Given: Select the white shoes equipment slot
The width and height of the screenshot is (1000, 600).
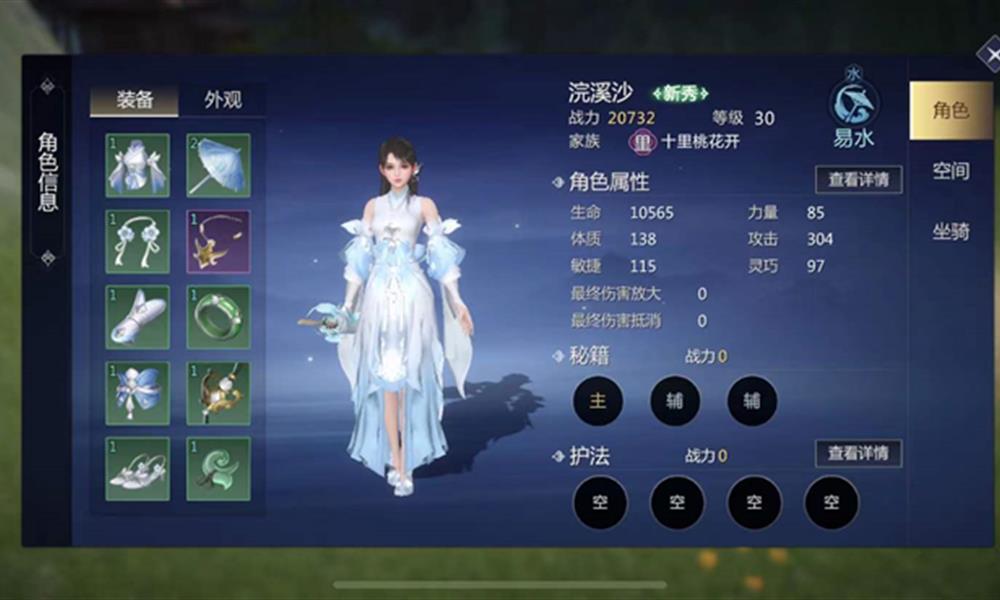Looking at the screenshot, I should [x=138, y=468].
